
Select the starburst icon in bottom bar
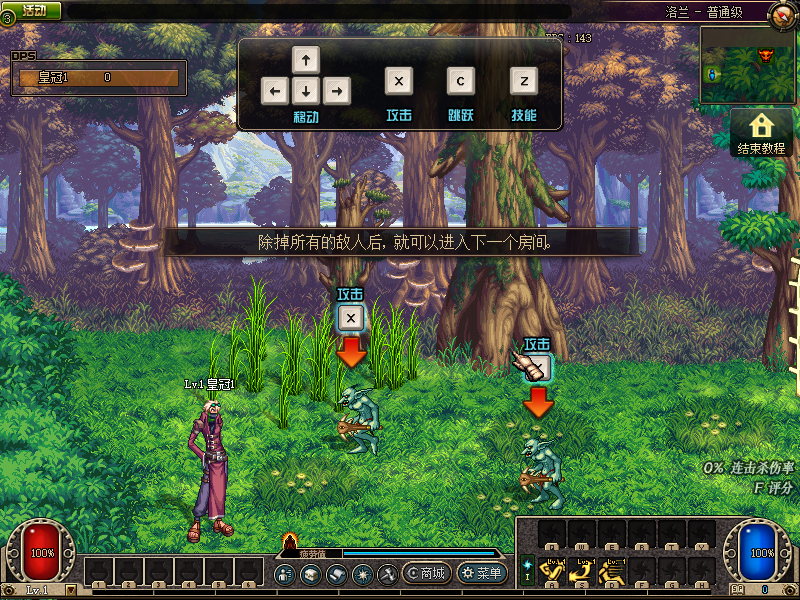(x=363, y=574)
